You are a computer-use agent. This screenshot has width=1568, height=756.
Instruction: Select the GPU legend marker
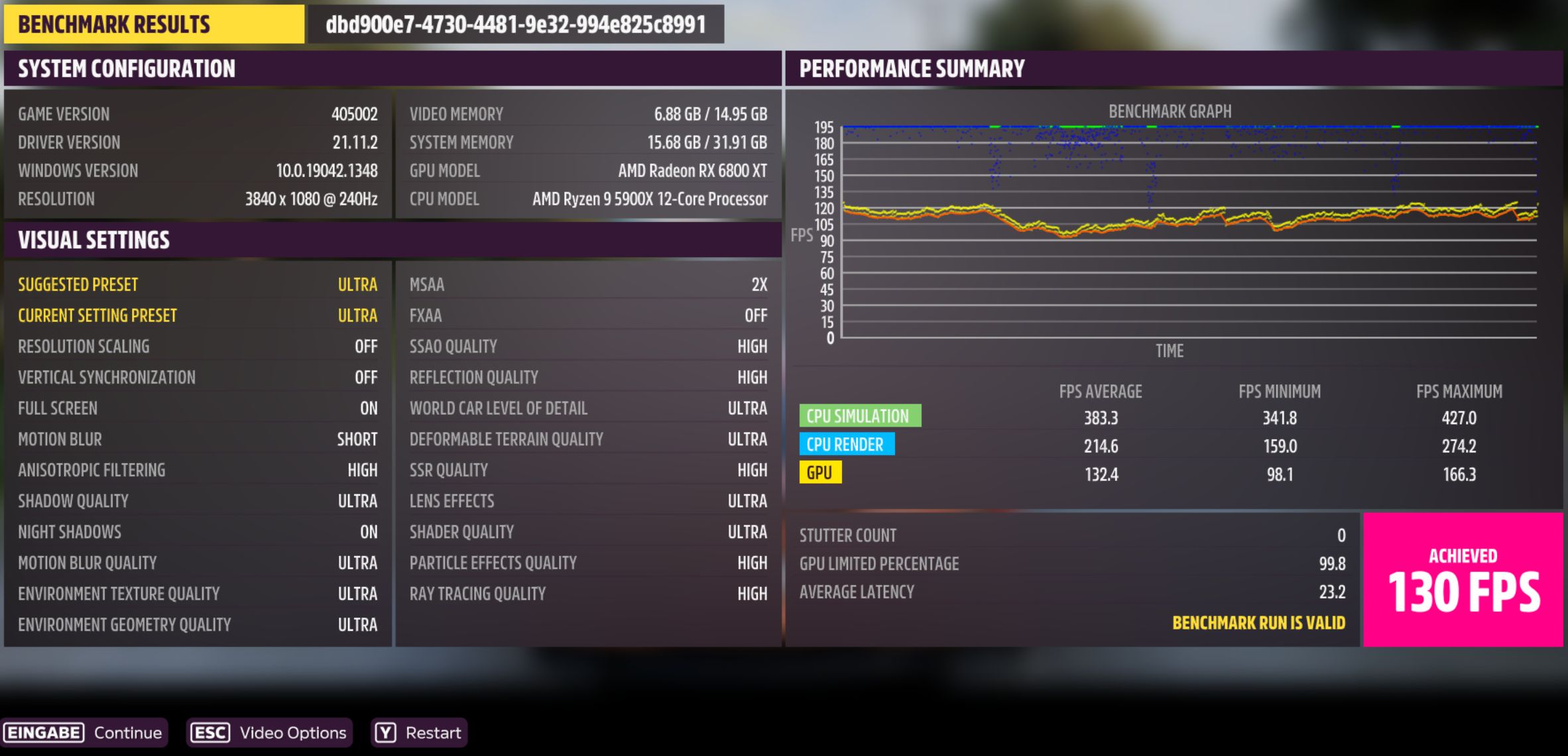(821, 472)
